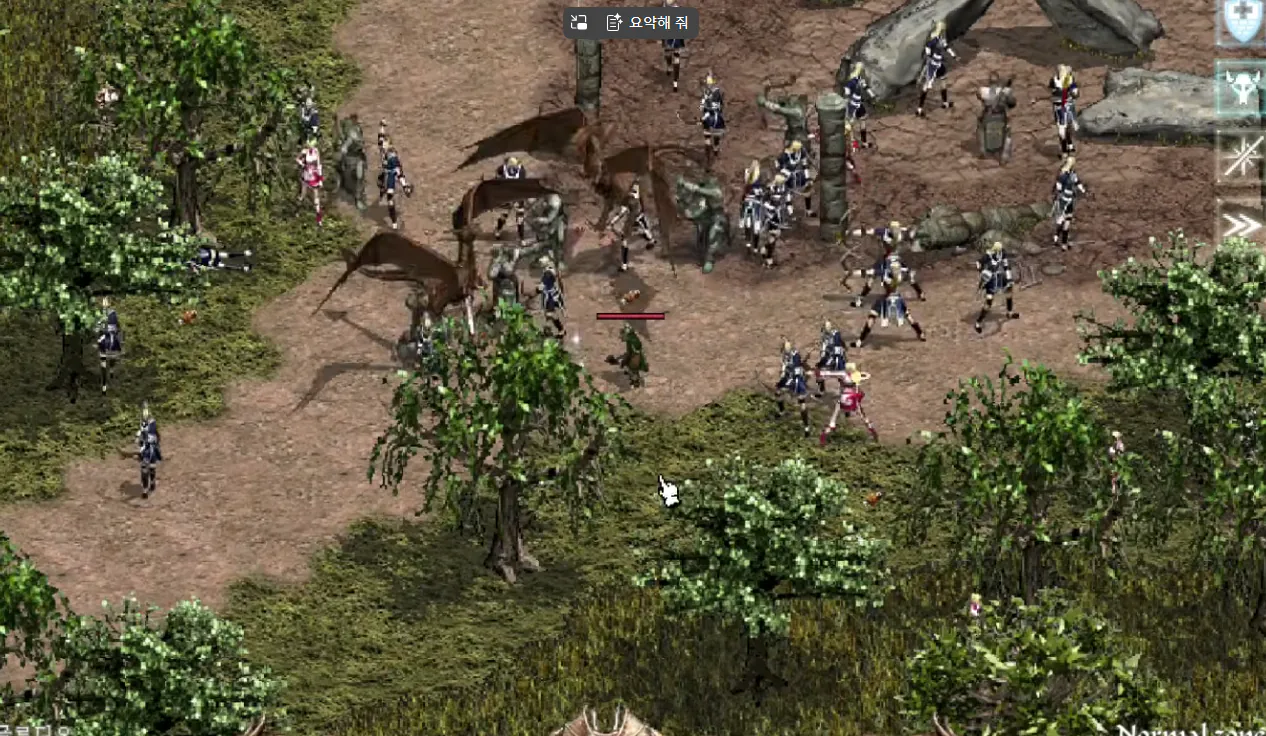
Task: Click the double chevron arrows button
Action: [x=1243, y=223]
